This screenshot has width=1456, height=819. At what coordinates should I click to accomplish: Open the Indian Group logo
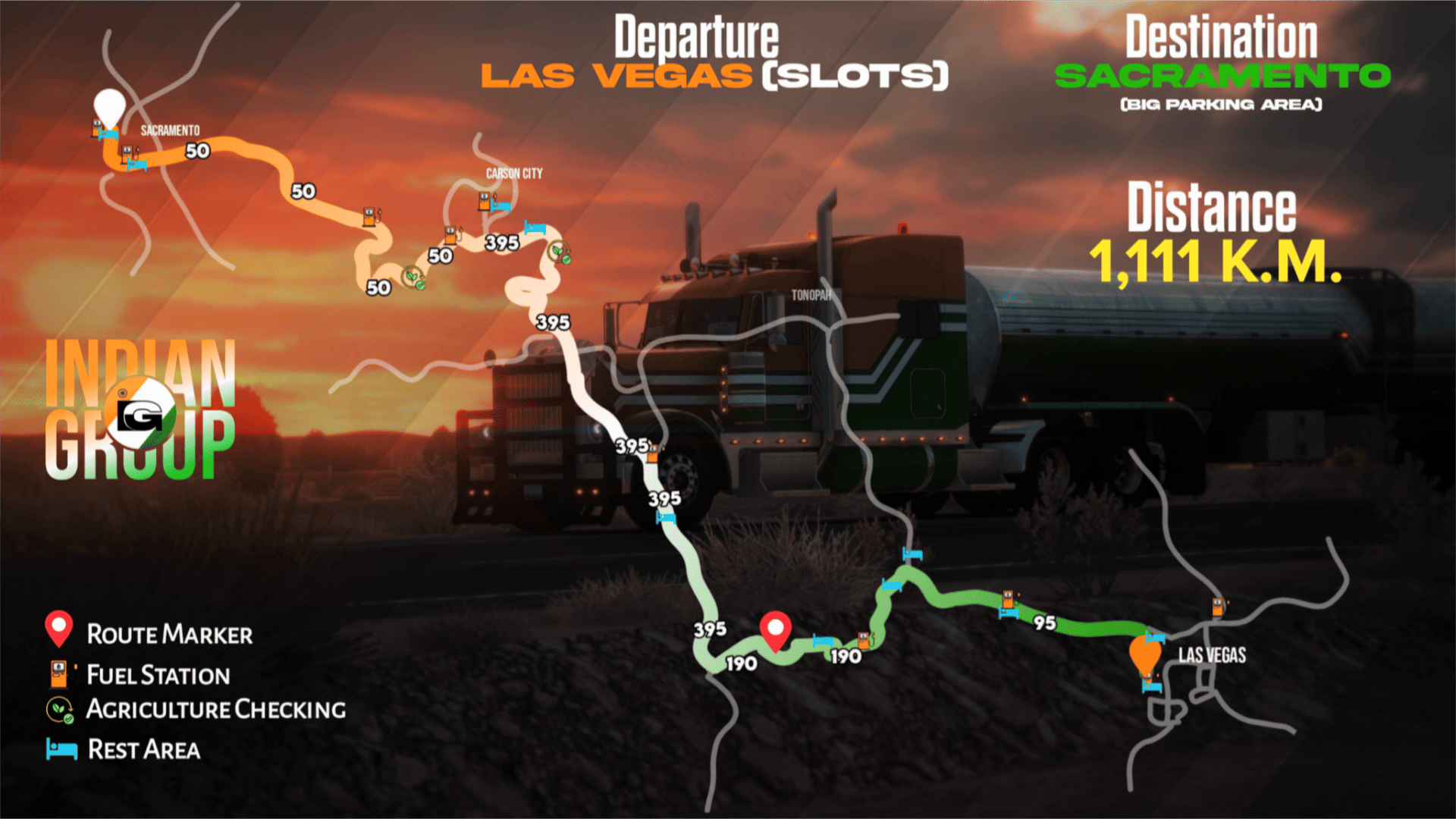(140, 409)
